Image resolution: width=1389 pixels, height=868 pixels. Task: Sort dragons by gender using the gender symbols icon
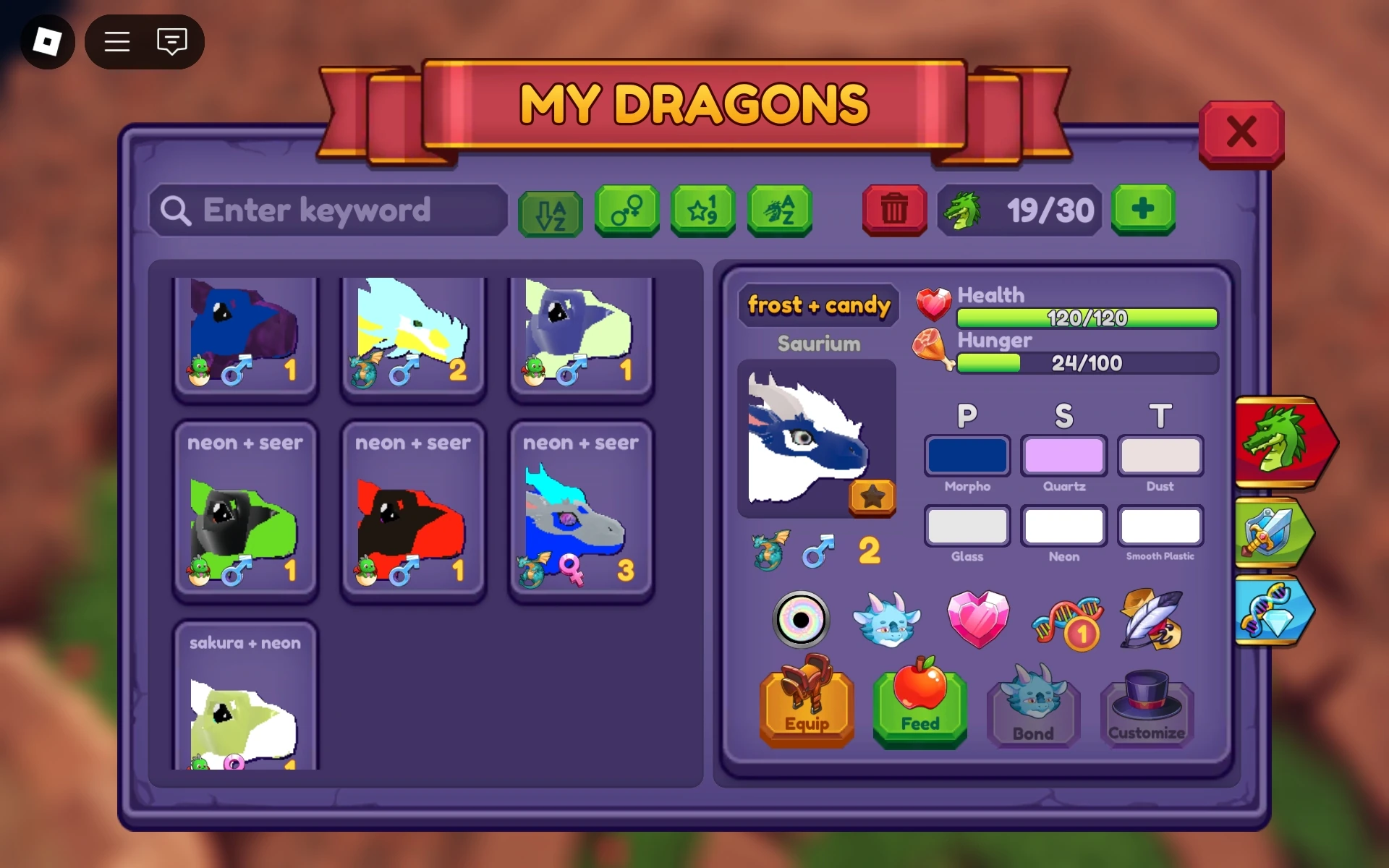click(626, 211)
